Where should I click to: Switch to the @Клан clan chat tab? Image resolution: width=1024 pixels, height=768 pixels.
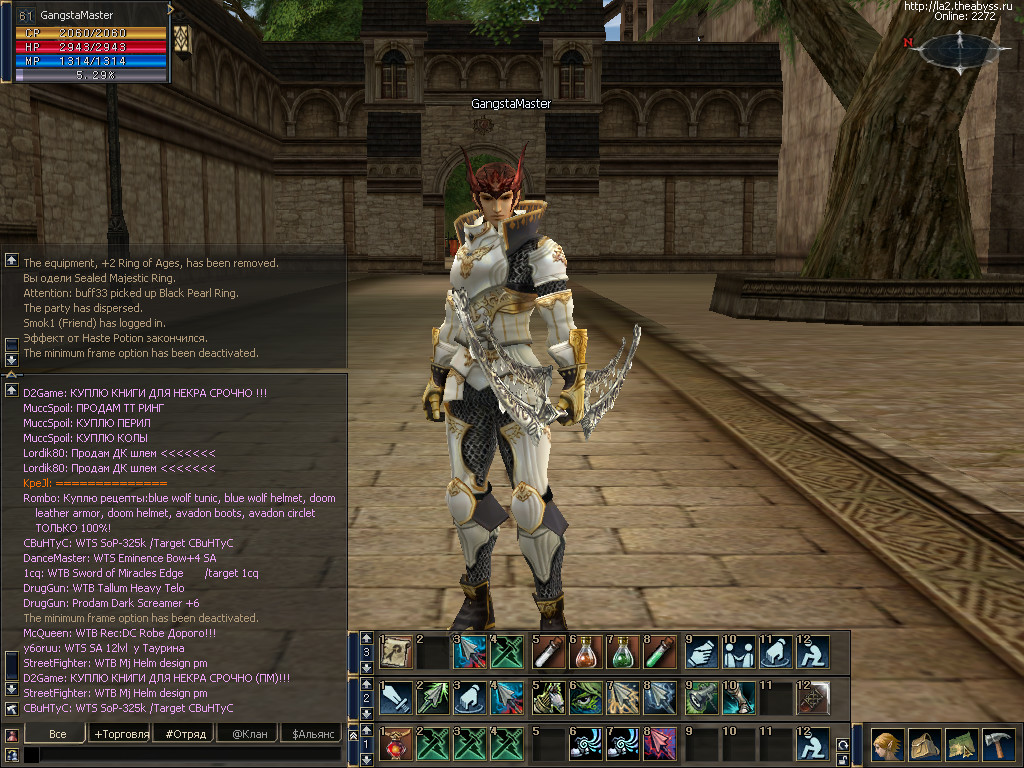(250, 735)
